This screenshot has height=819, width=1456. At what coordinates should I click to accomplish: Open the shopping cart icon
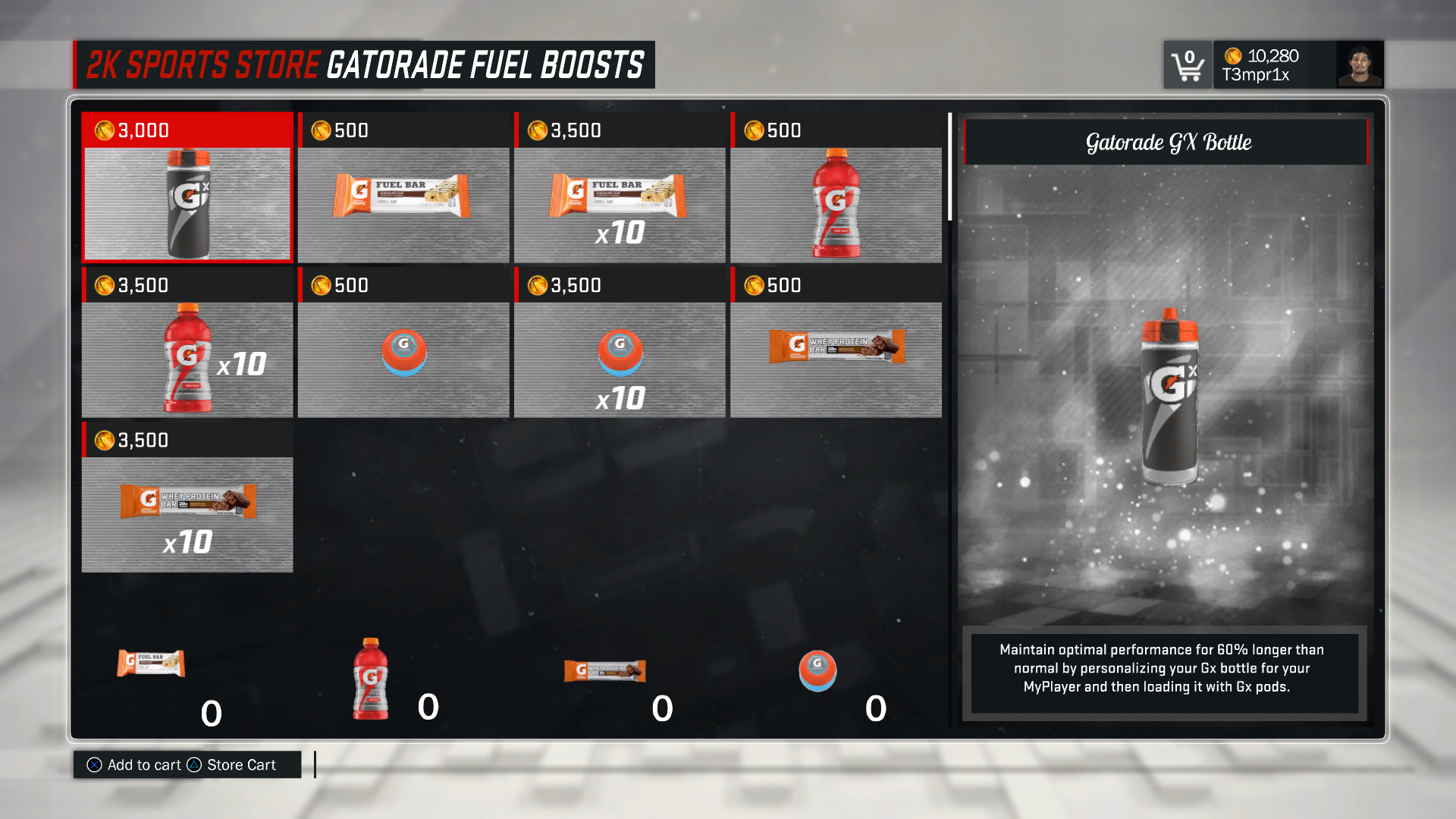pyautogui.click(x=1187, y=65)
